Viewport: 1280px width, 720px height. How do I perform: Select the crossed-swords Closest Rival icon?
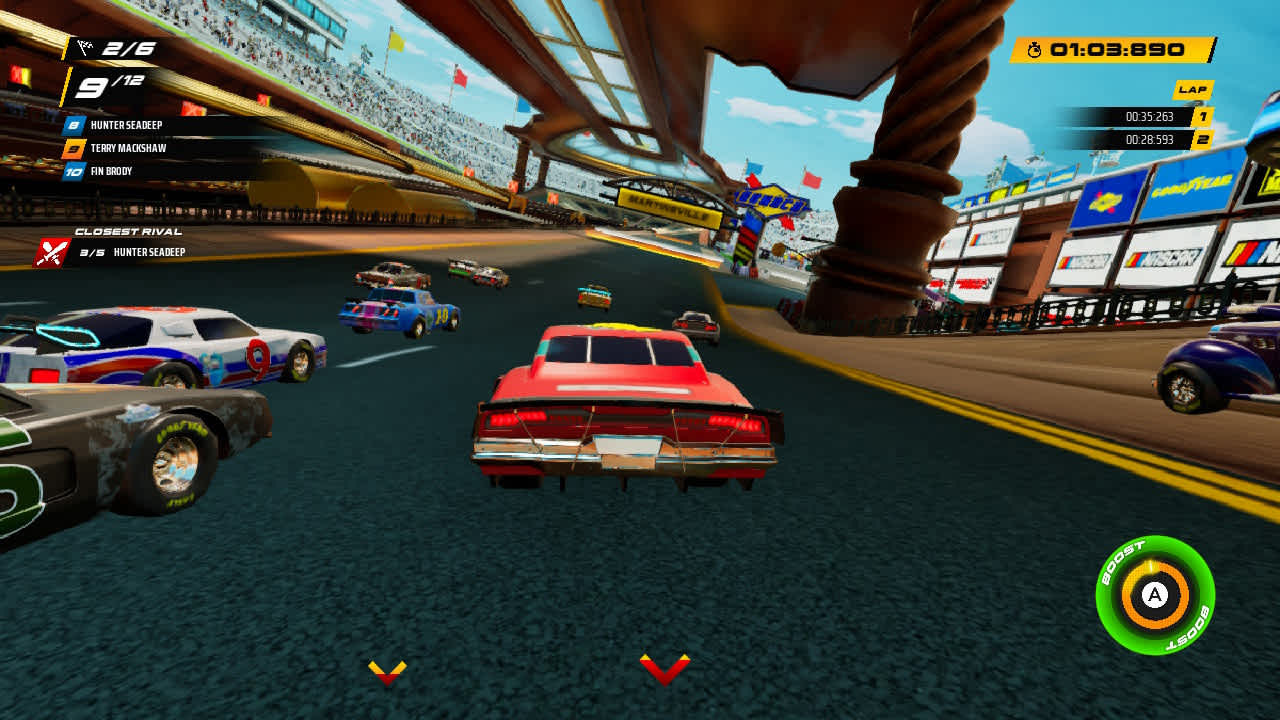[x=48, y=252]
